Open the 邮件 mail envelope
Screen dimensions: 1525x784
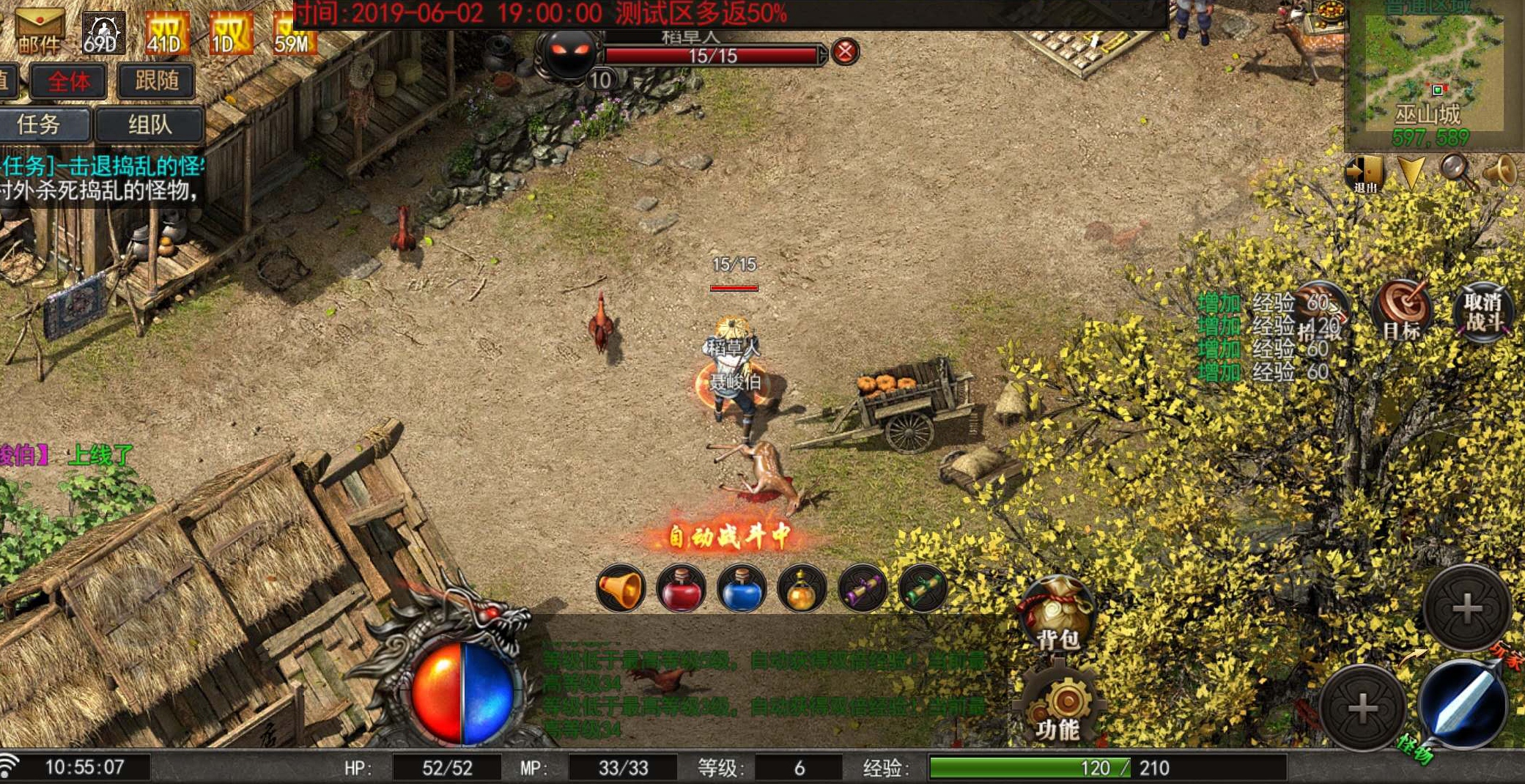coord(39,31)
